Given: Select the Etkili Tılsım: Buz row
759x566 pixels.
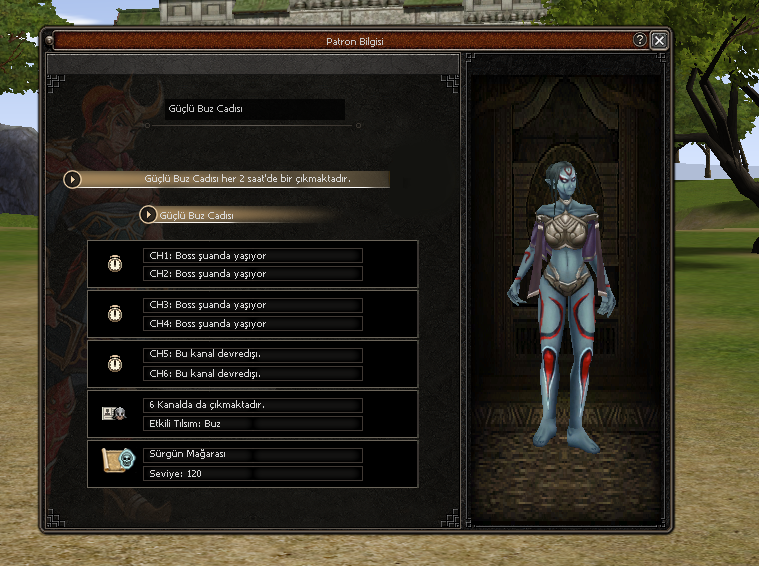Looking at the screenshot, I should click(x=252, y=424).
